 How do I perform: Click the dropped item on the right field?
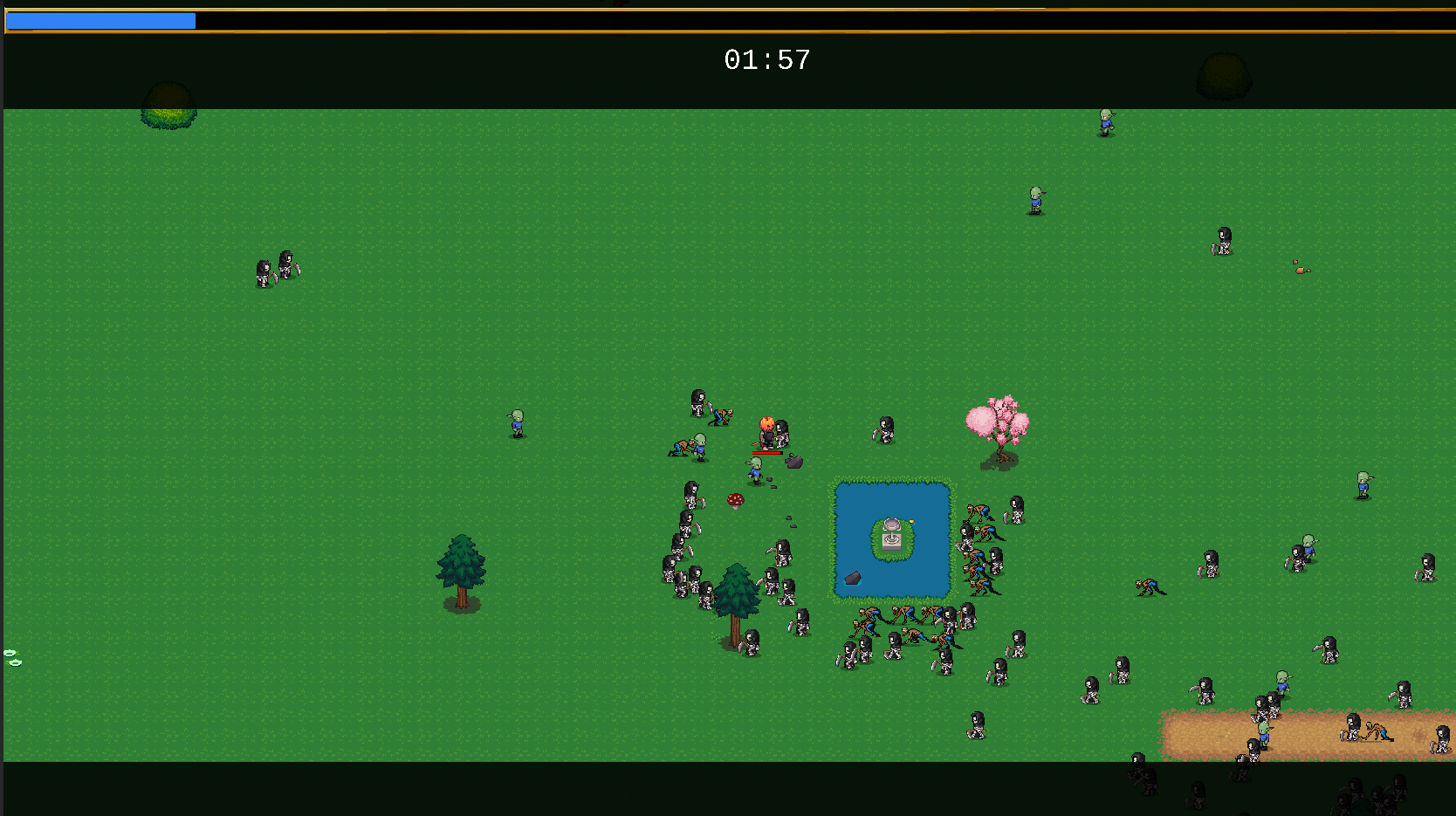coord(1298,272)
